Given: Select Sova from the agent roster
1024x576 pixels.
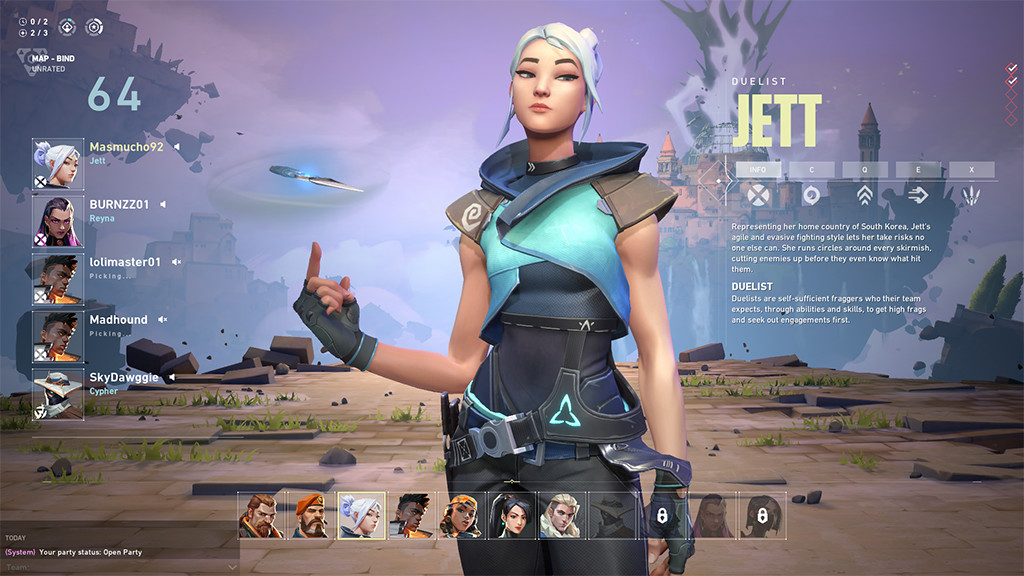Looking at the screenshot, I should (x=562, y=515).
